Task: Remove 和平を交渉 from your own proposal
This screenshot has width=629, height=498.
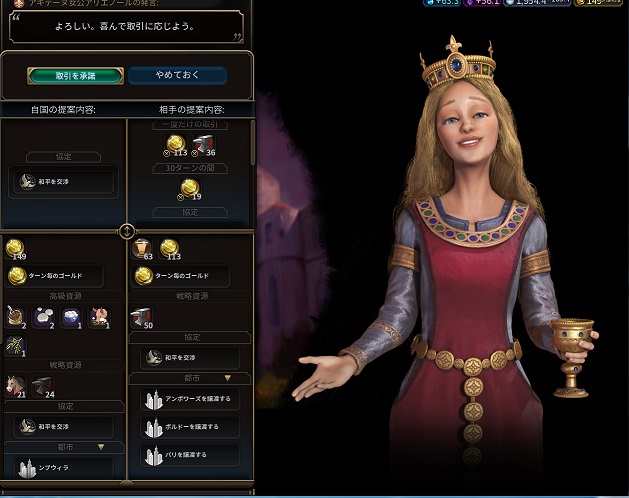Action: pyautogui.click(x=62, y=182)
